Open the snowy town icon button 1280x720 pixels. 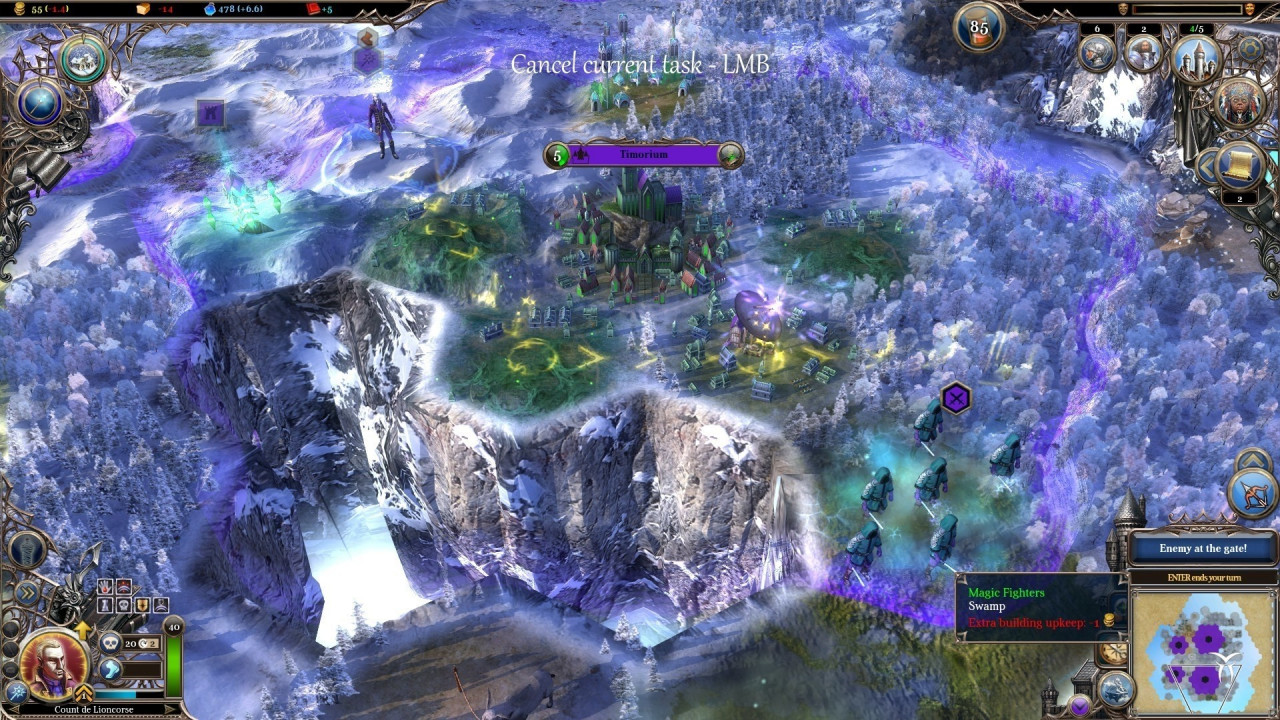(83, 60)
